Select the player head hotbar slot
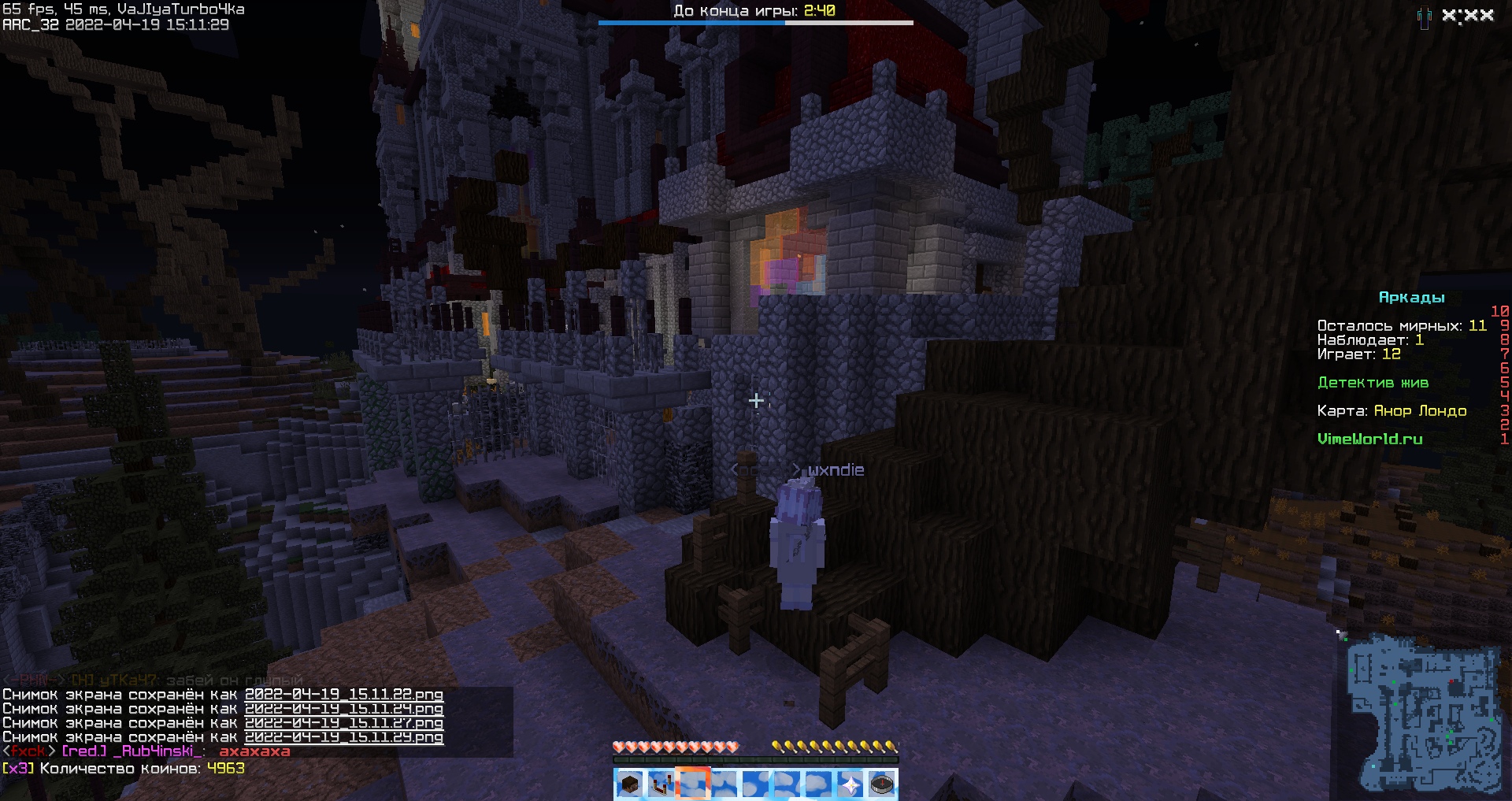This screenshot has height=801, width=1512. pyautogui.click(x=629, y=784)
